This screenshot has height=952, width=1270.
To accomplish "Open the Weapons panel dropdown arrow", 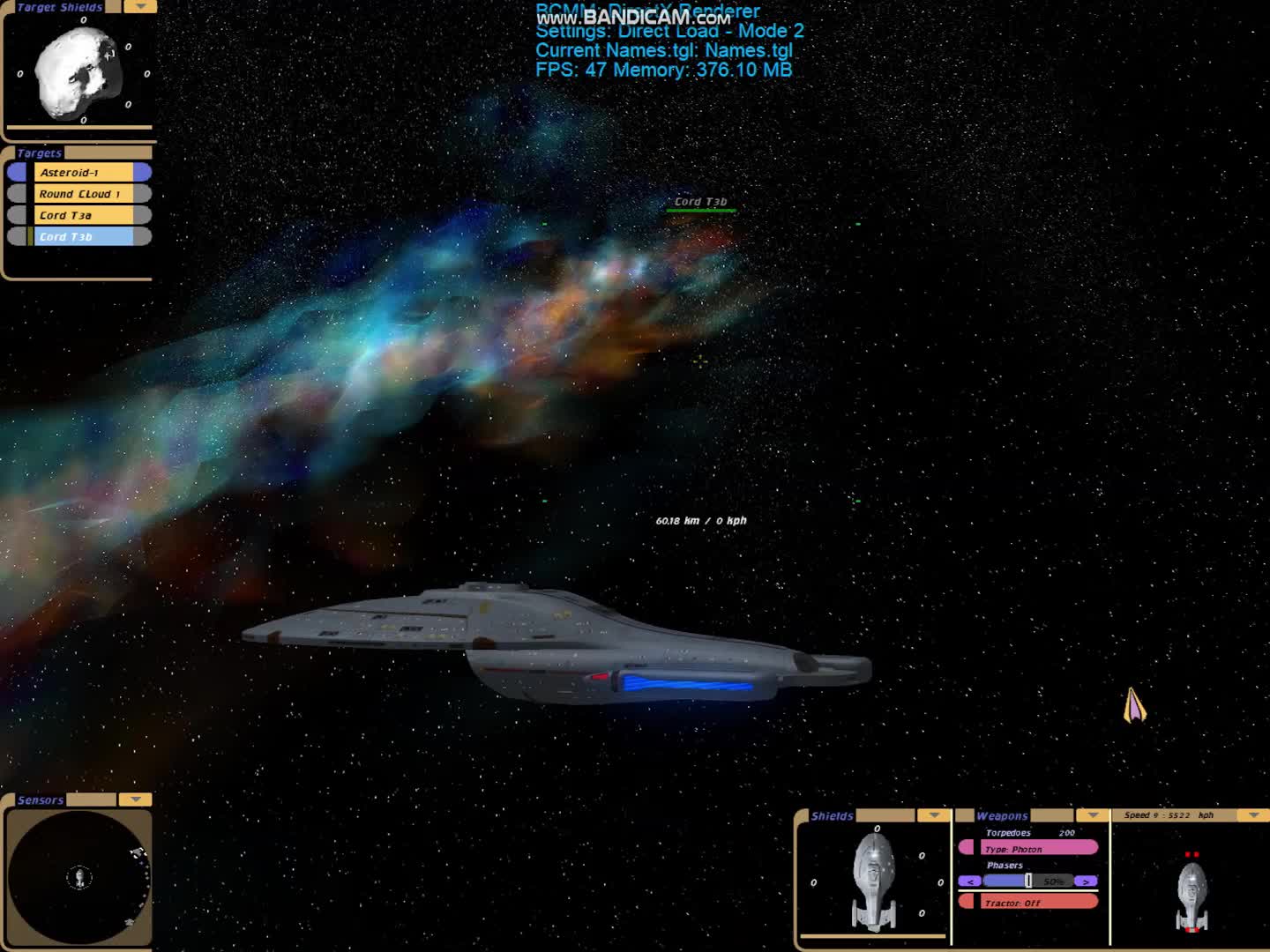I will (1091, 815).
